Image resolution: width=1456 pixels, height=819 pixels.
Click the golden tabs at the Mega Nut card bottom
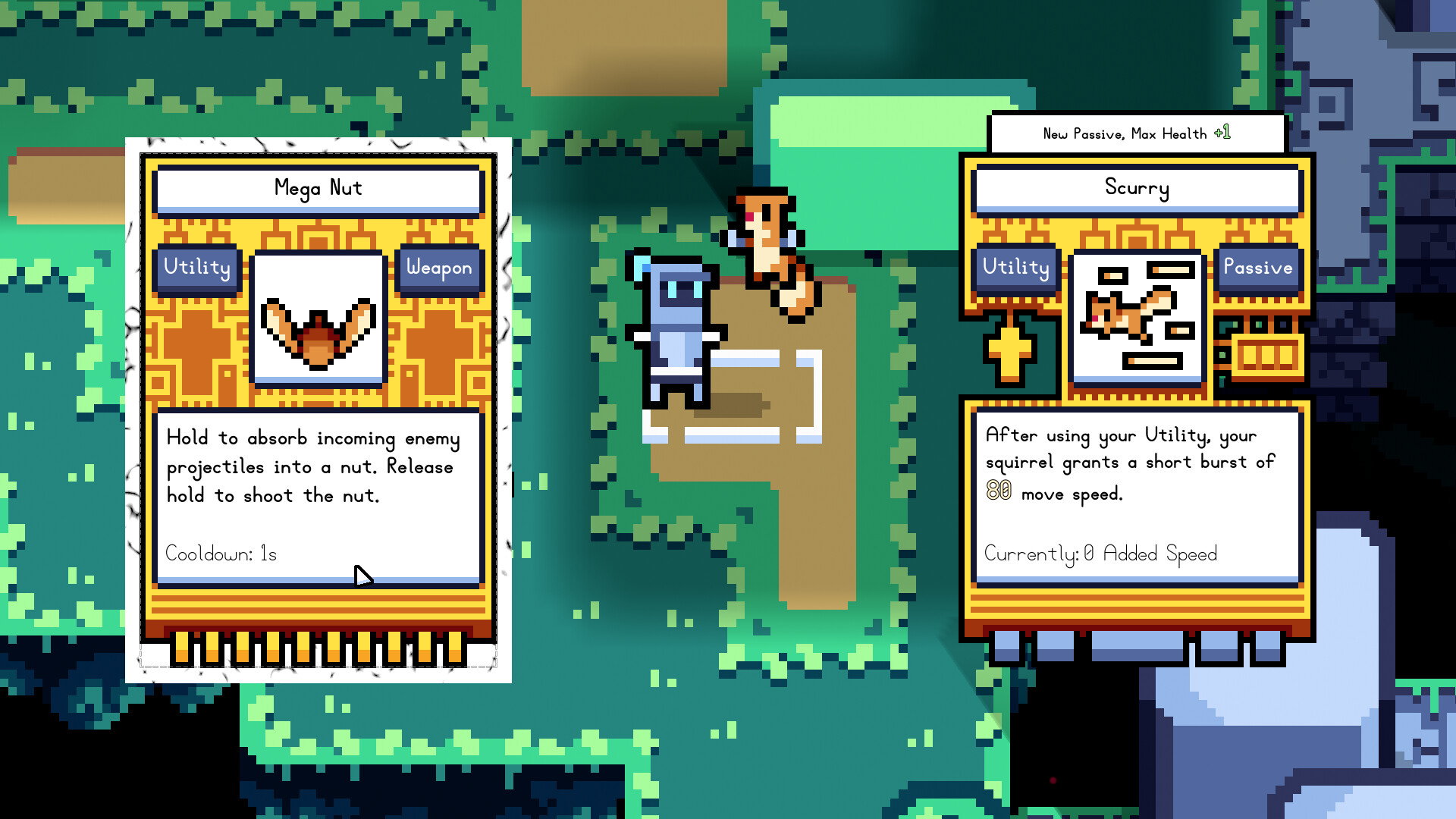(318, 648)
